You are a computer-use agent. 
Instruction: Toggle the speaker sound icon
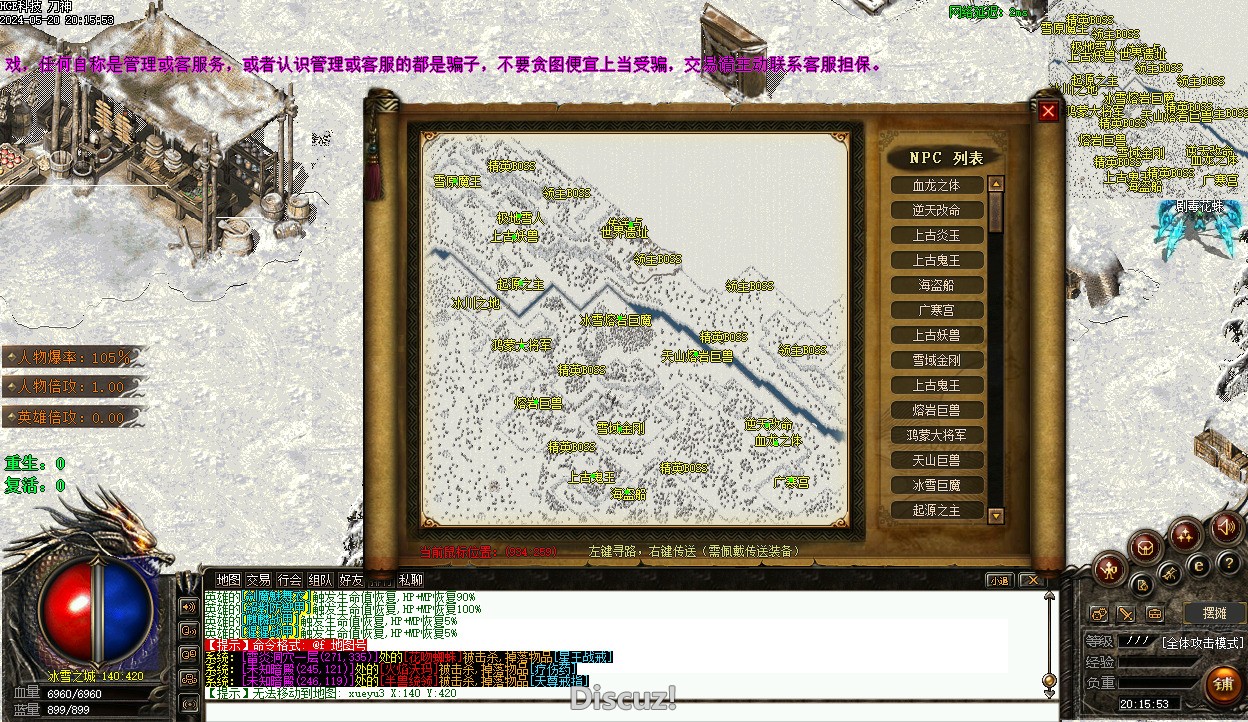(x=1225, y=527)
